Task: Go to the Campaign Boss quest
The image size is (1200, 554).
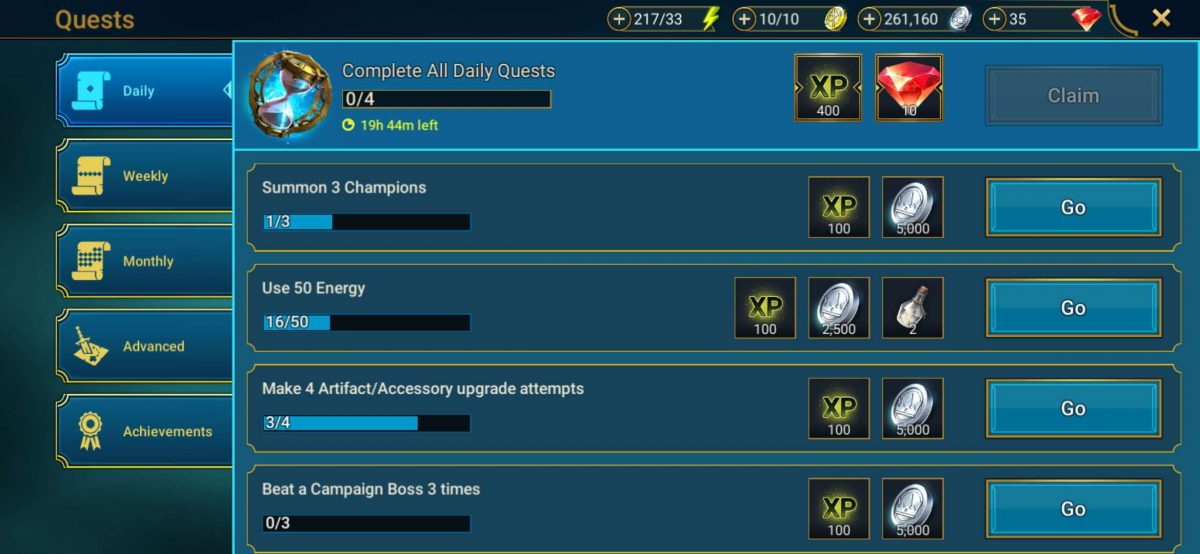Action: [x=1073, y=509]
